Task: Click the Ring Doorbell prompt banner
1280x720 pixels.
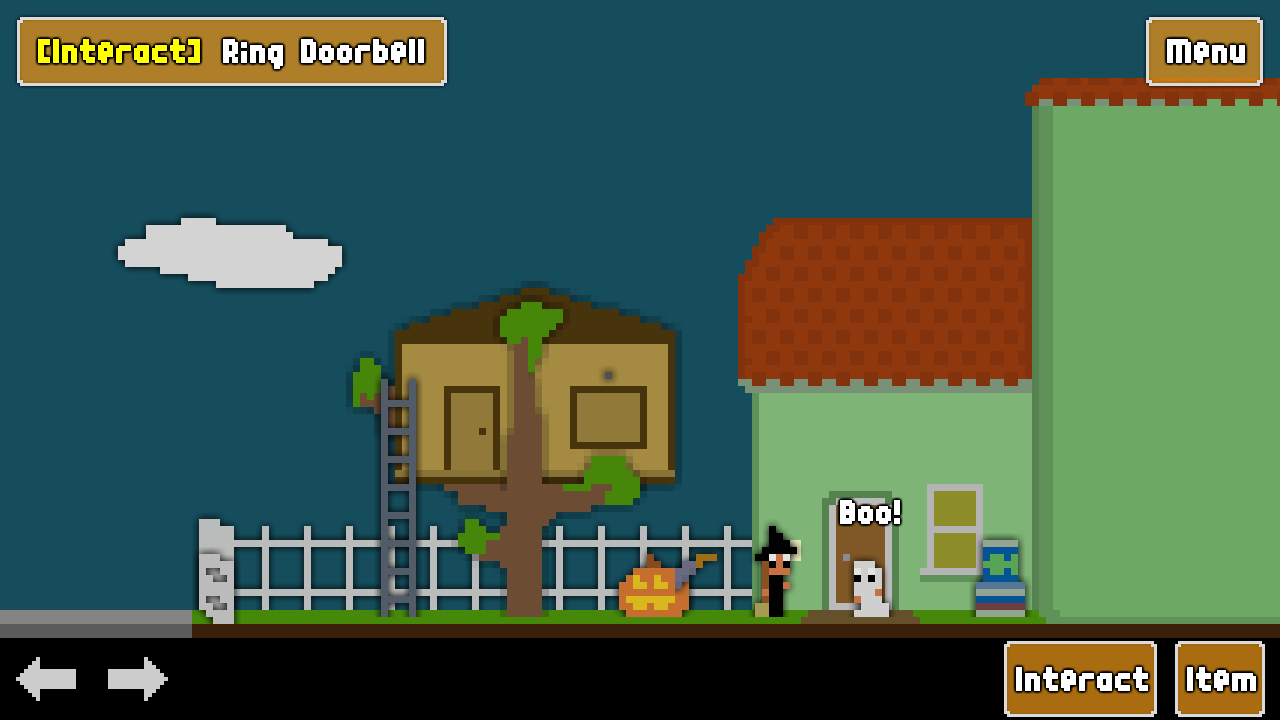Action: click(x=230, y=52)
